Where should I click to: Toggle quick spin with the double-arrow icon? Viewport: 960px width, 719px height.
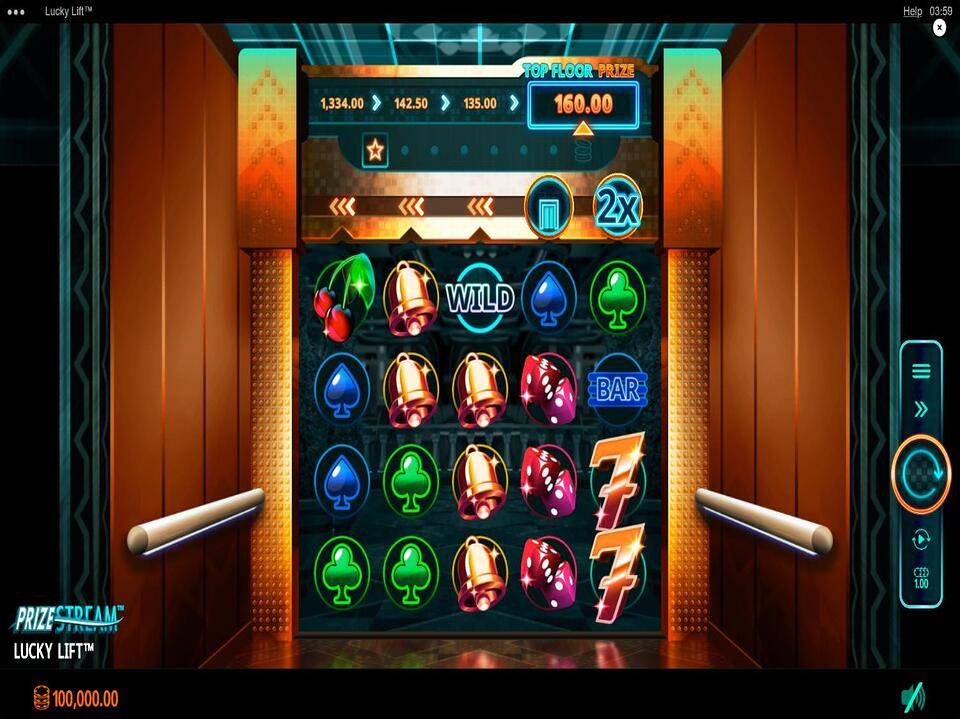[921, 408]
